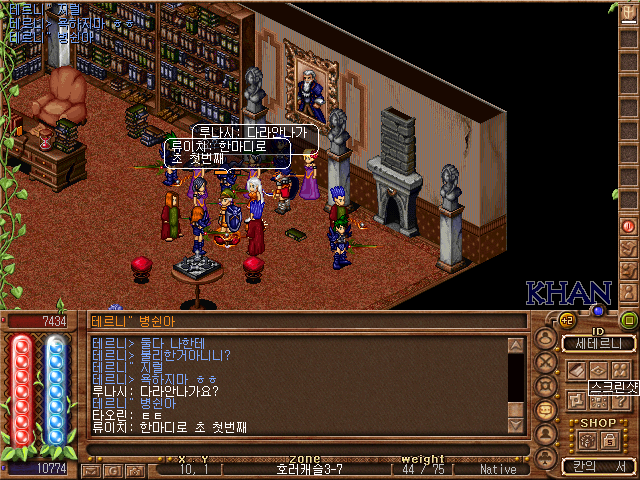Open help with the question mark button
The width and height of the screenshot is (640, 480).
click(620, 399)
